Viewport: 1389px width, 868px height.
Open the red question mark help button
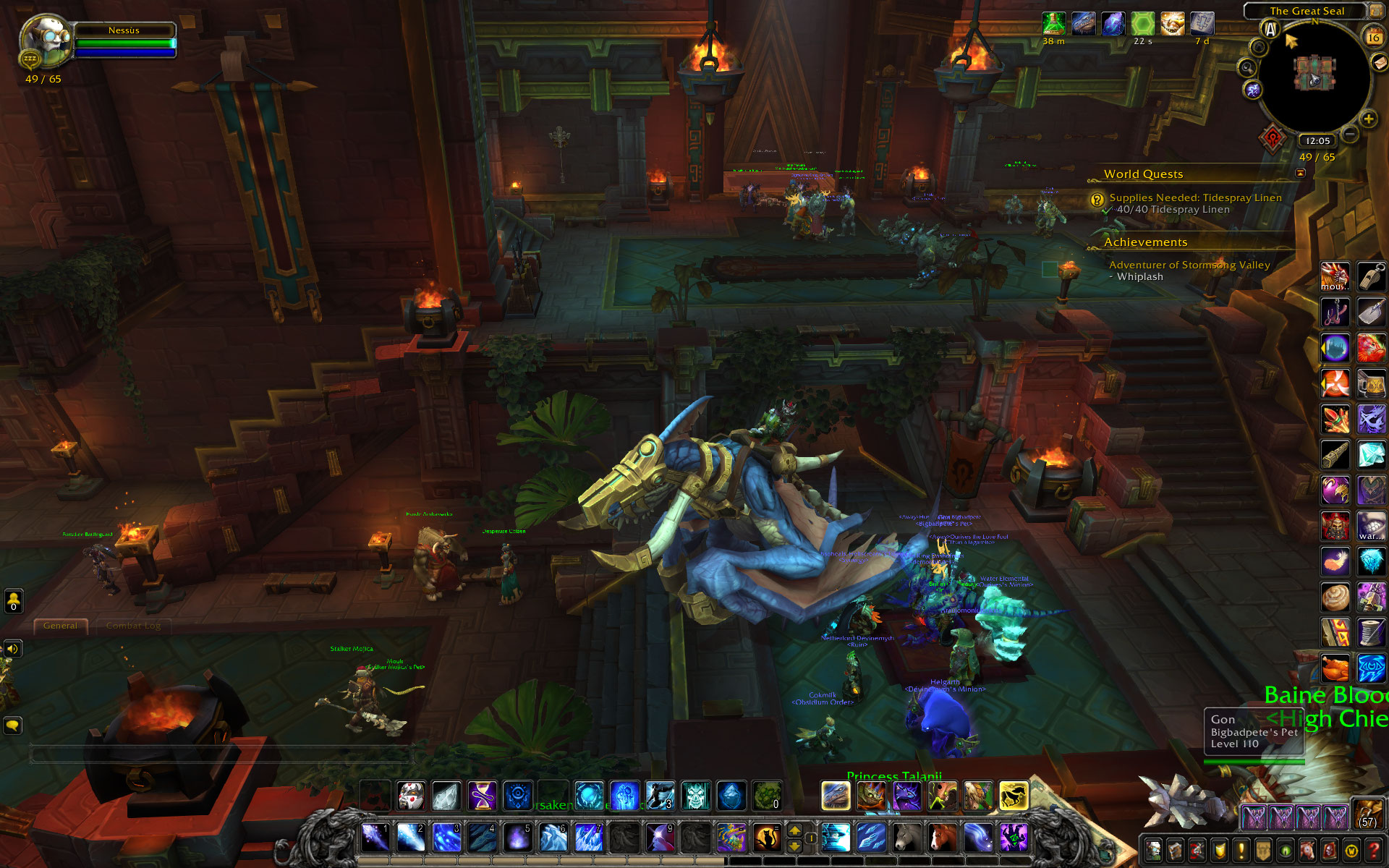tap(1374, 850)
